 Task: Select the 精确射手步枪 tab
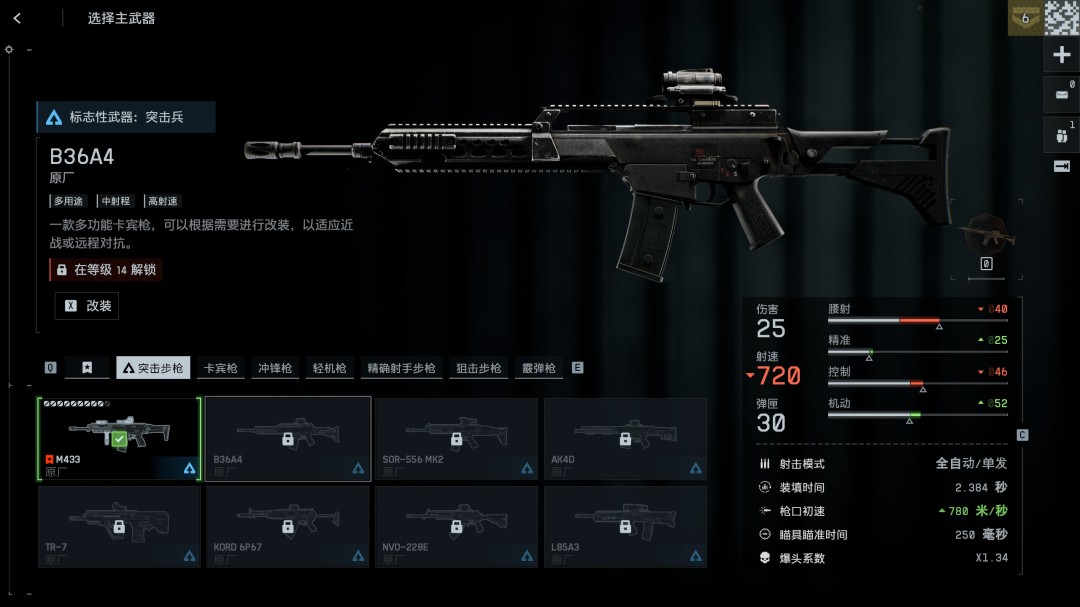point(401,368)
